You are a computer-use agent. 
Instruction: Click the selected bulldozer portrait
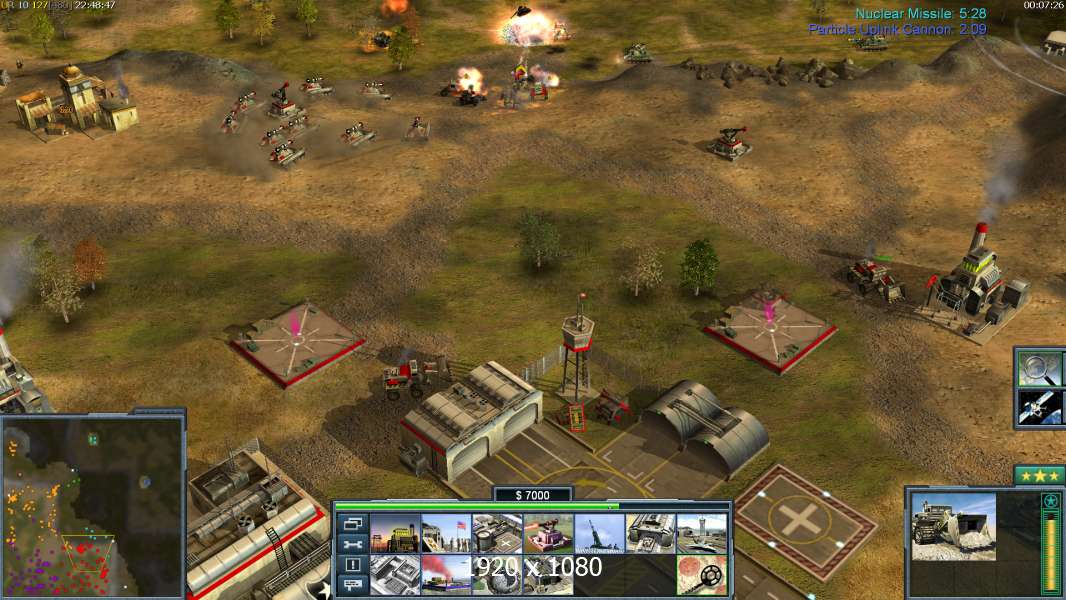954,526
